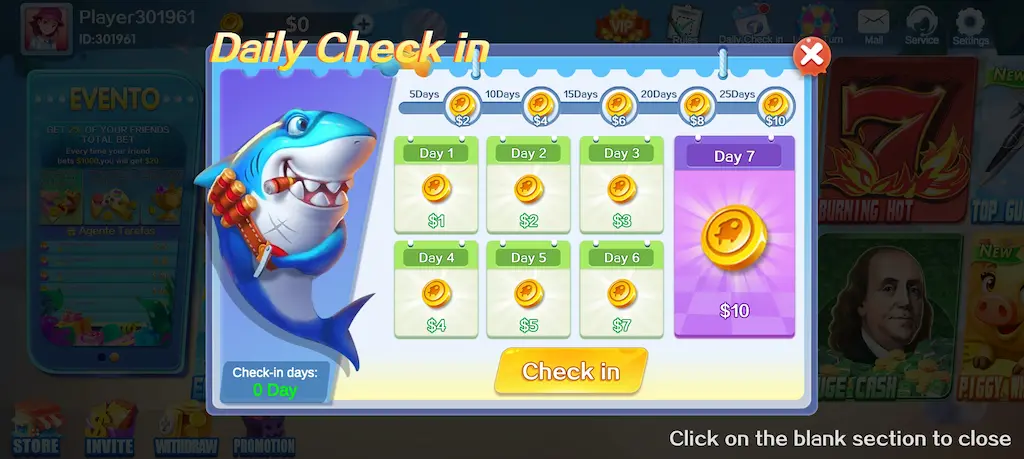Choose the Day 6 $7 reward

pos(621,290)
